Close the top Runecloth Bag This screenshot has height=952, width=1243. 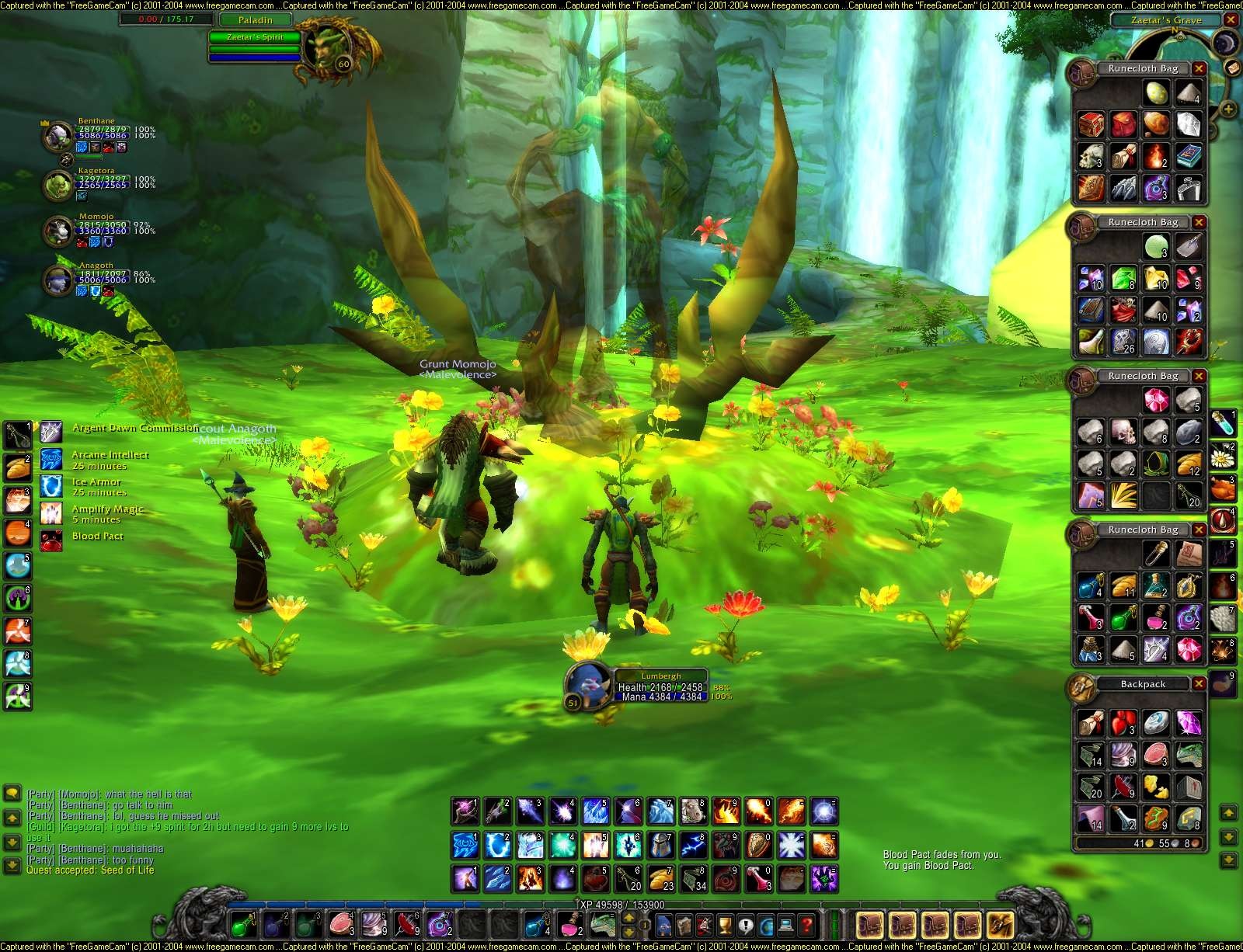(1199, 69)
